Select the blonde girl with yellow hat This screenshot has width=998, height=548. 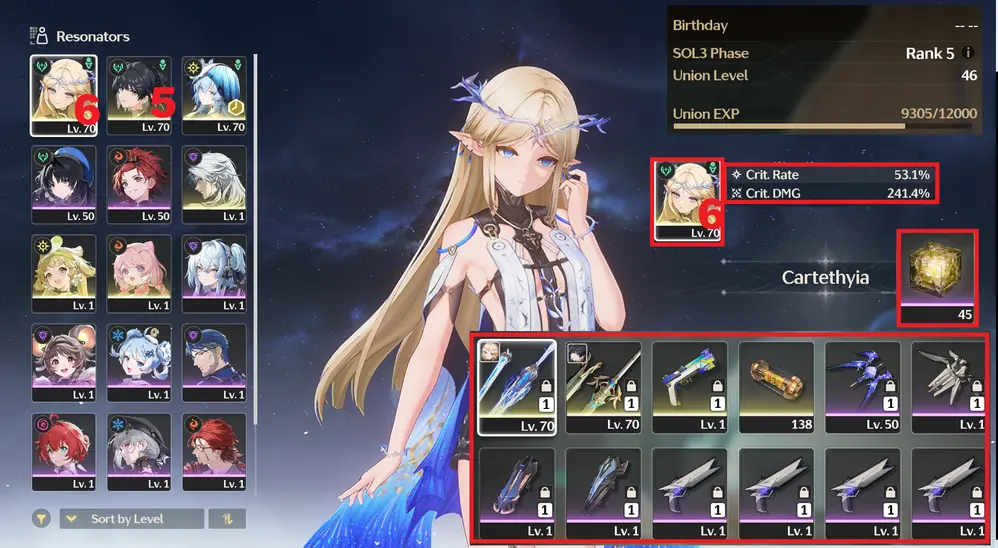pyautogui.click(x=64, y=273)
